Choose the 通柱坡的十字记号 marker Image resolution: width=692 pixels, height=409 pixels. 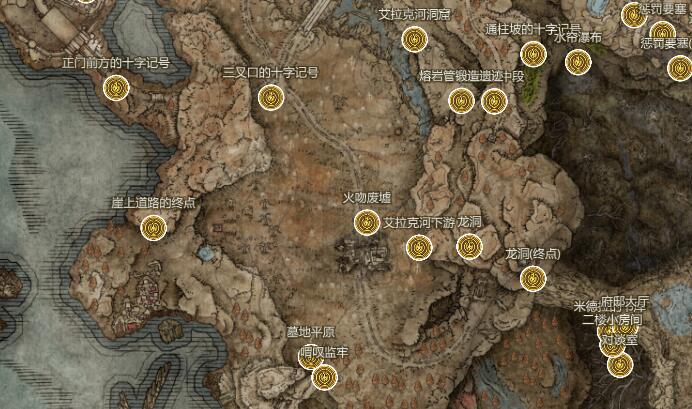pos(533,54)
